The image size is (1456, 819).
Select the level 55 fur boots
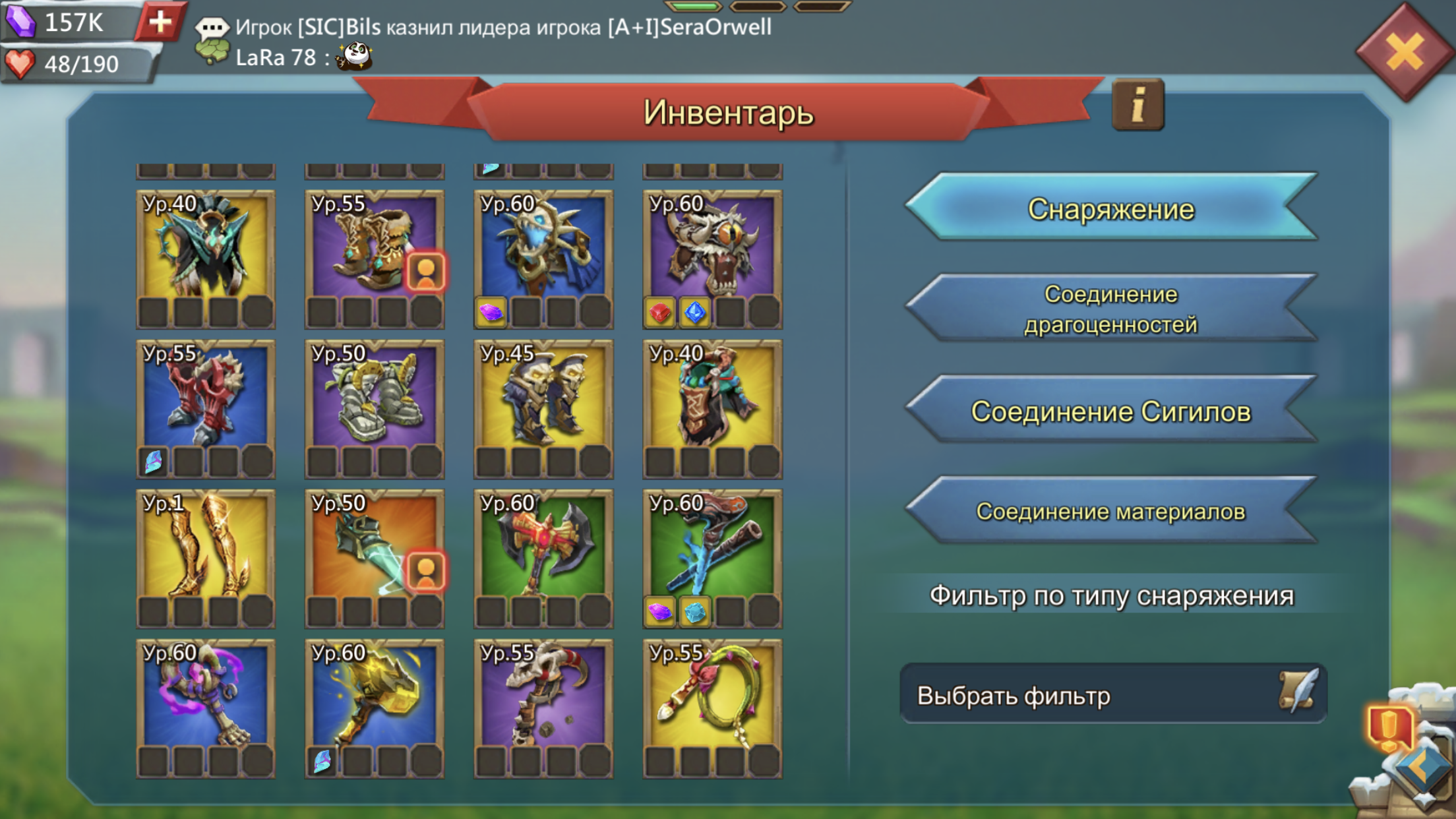point(374,249)
